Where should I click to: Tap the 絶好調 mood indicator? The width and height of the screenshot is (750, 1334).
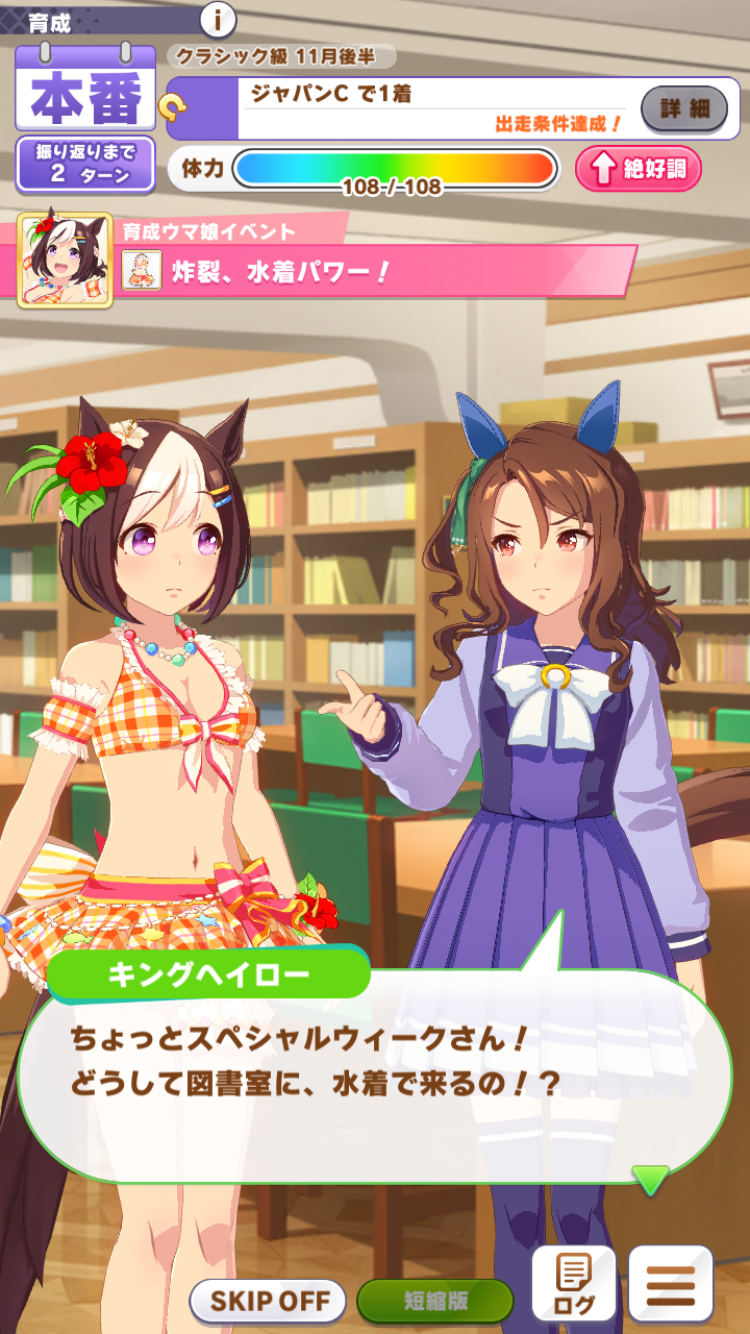click(x=638, y=169)
